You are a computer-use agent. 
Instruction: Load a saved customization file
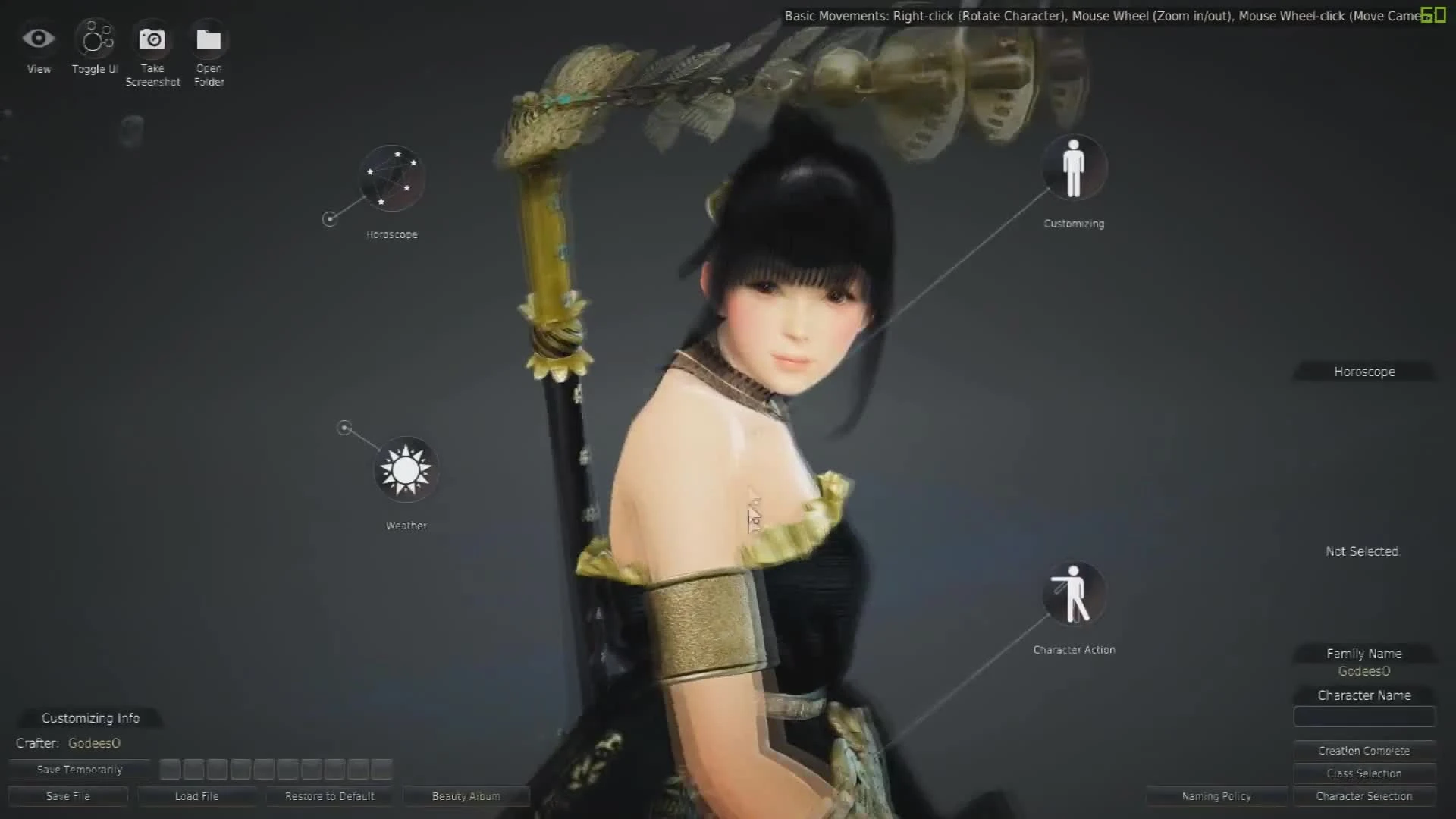[197, 796]
